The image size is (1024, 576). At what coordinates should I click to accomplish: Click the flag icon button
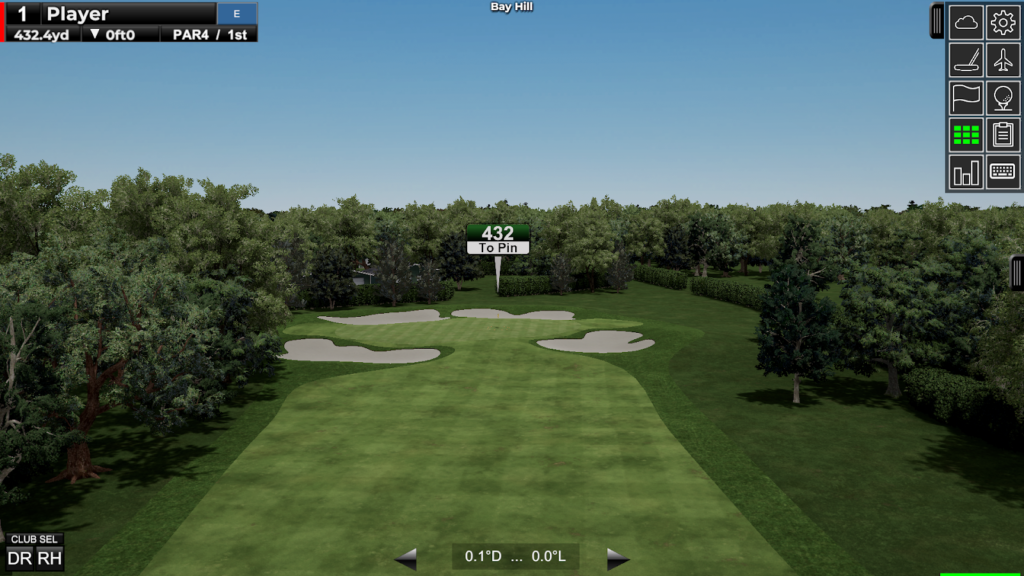[x=966, y=98]
